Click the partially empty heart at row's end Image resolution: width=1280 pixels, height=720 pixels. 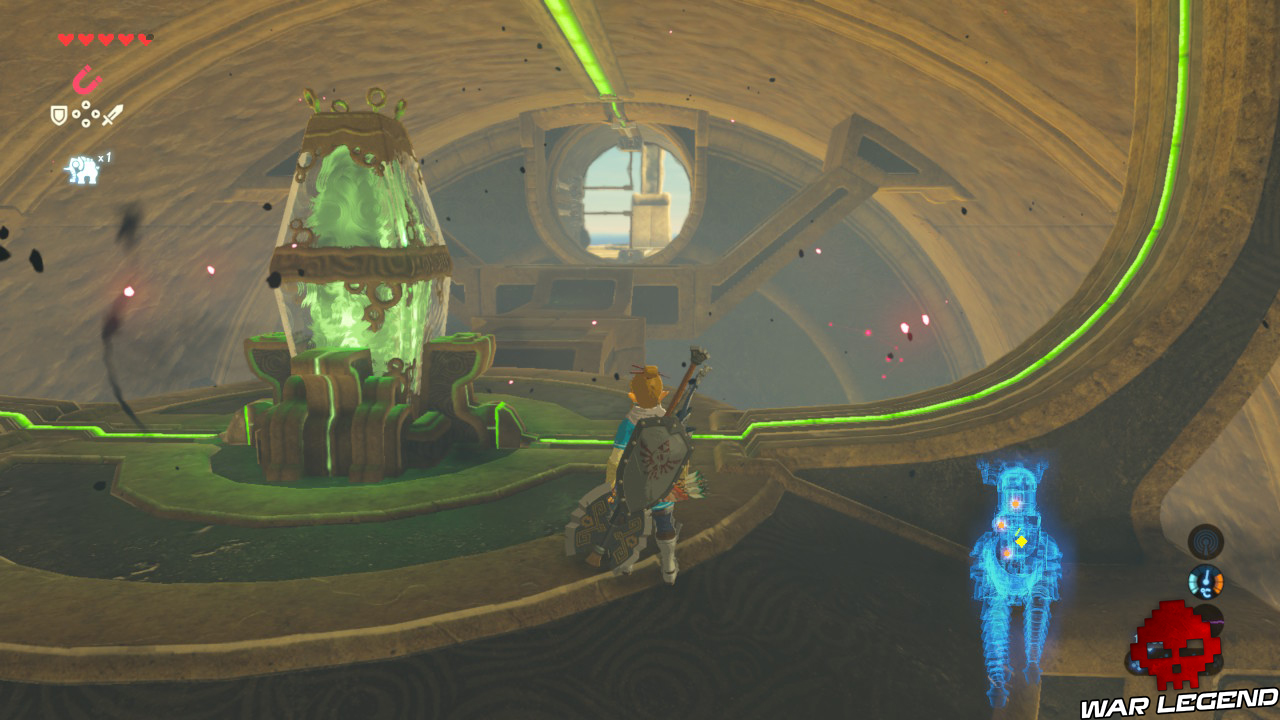click(x=144, y=39)
